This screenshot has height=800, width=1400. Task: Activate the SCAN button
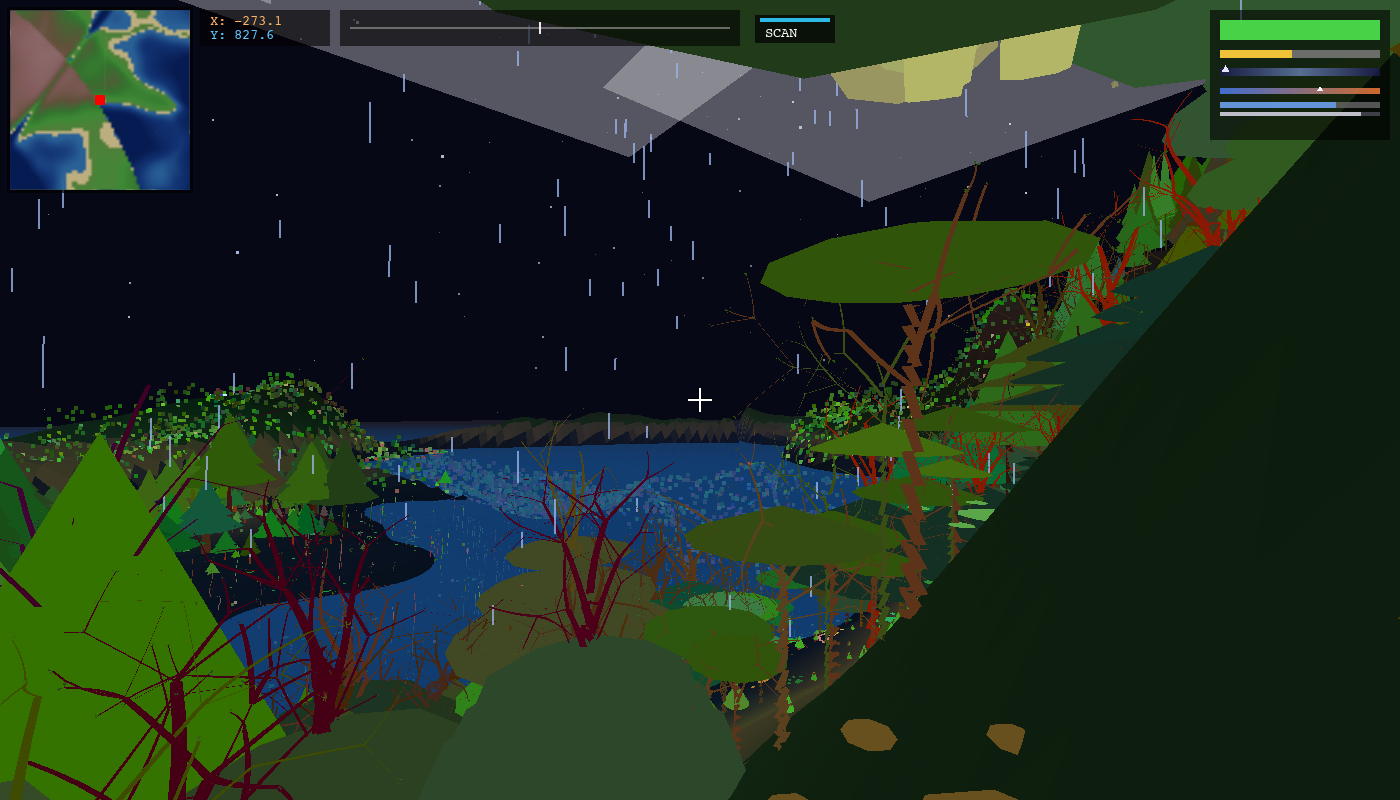[794, 30]
